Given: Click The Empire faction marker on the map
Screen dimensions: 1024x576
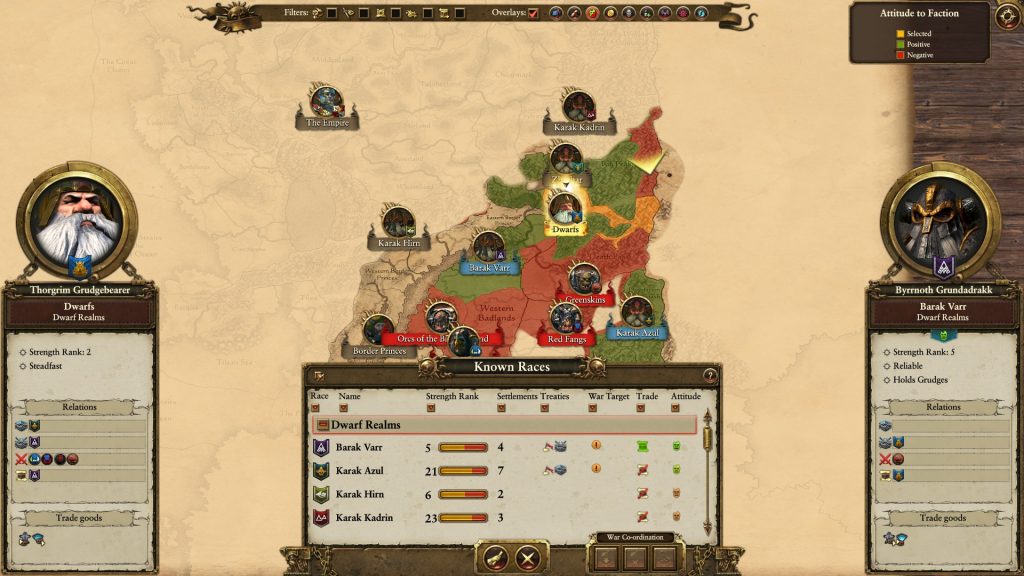Looking at the screenshot, I should coord(327,102).
